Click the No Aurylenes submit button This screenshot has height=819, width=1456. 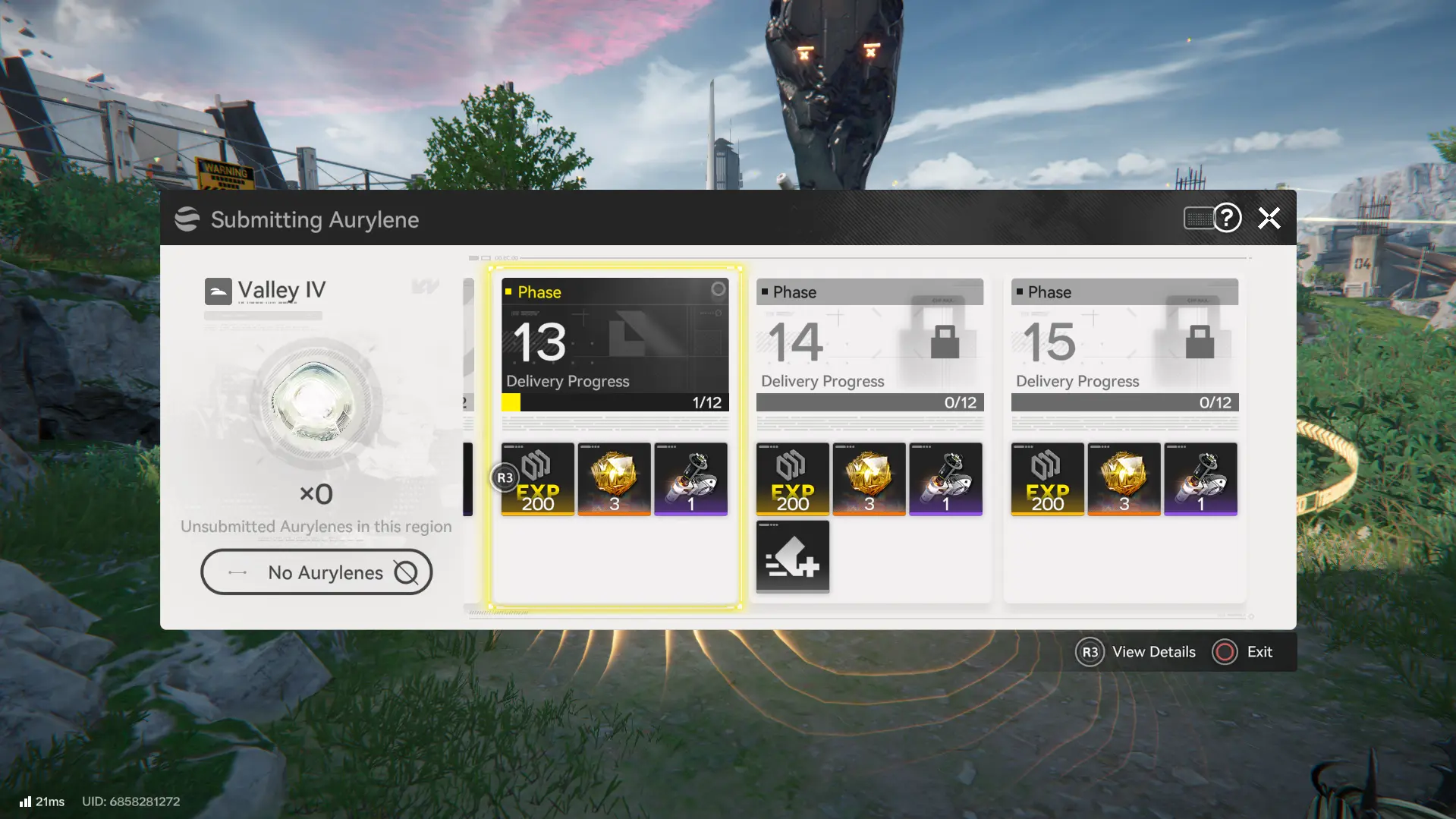316,572
